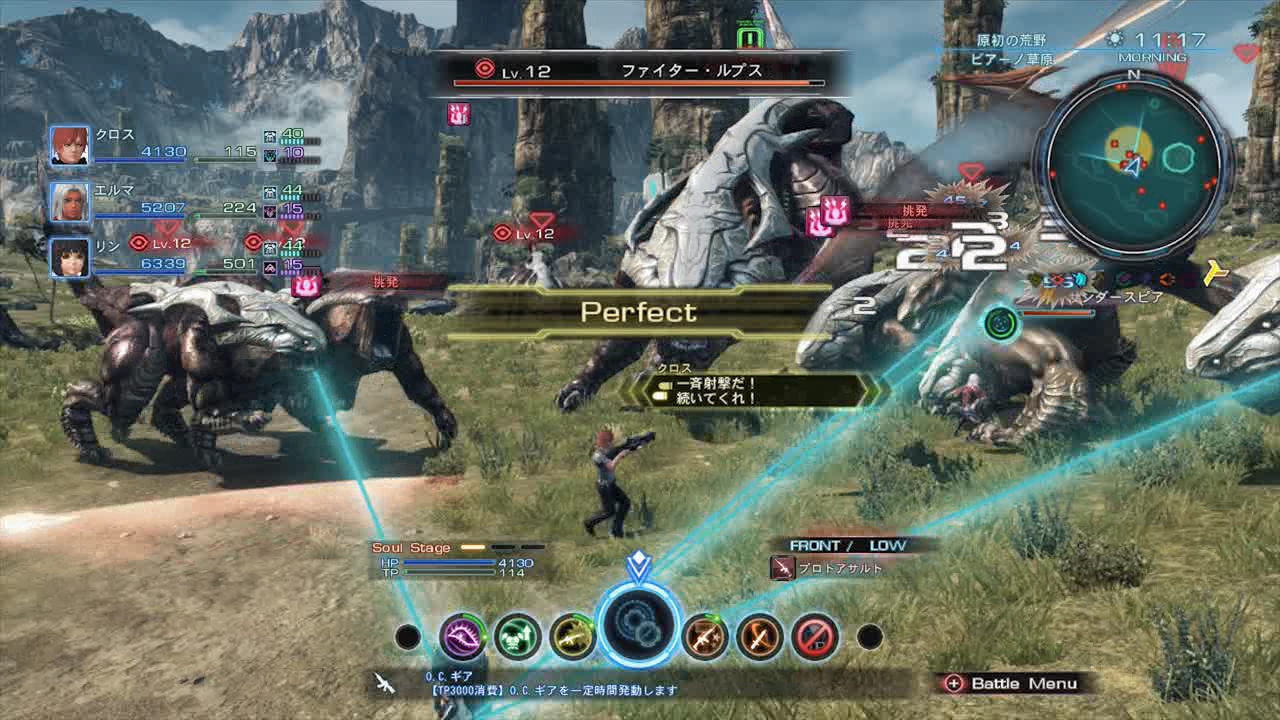1280x720 pixels.
Task: Open the Battle Menu
Action: click(x=1012, y=684)
